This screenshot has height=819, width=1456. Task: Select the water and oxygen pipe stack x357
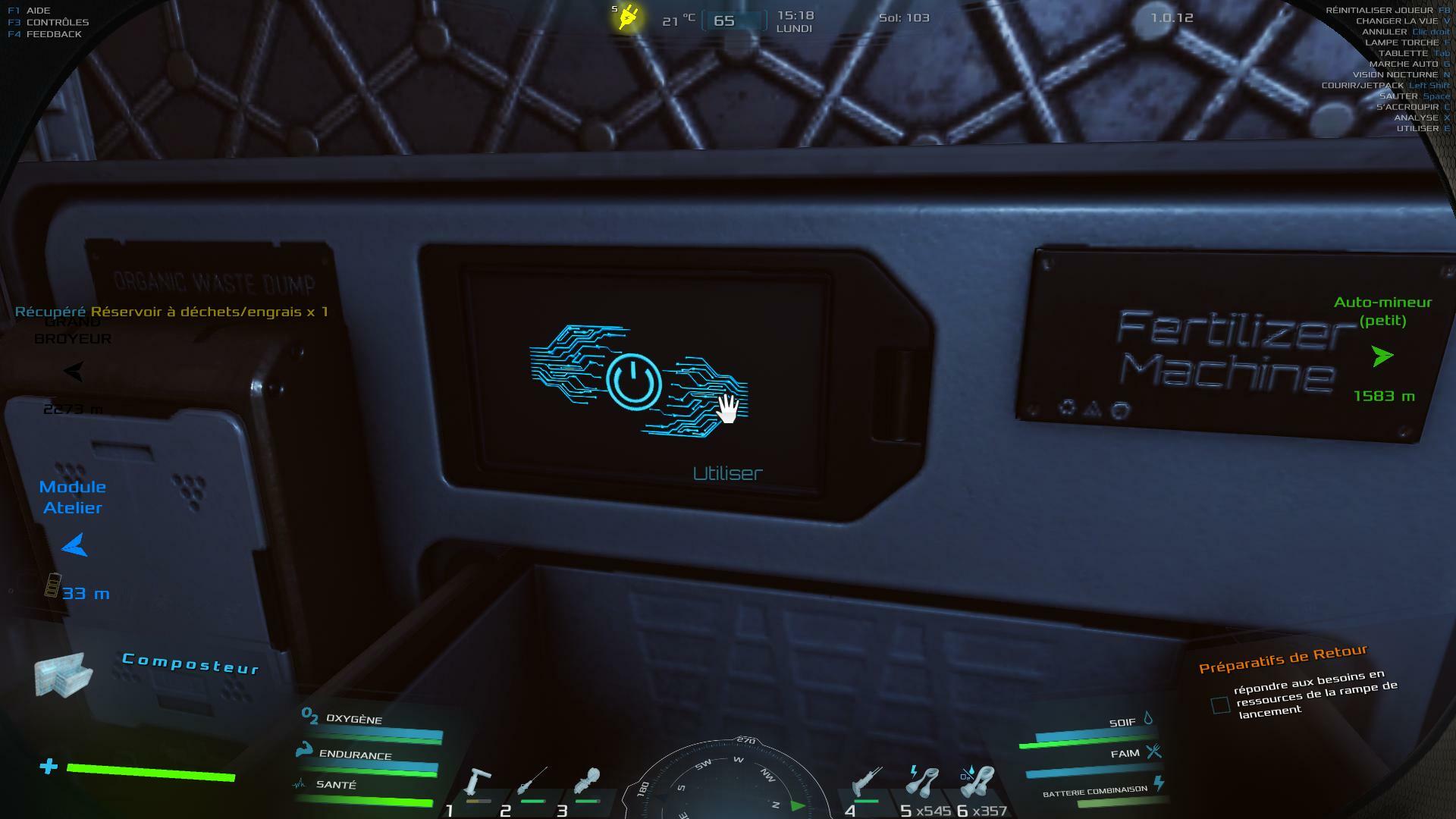pyautogui.click(x=977, y=783)
